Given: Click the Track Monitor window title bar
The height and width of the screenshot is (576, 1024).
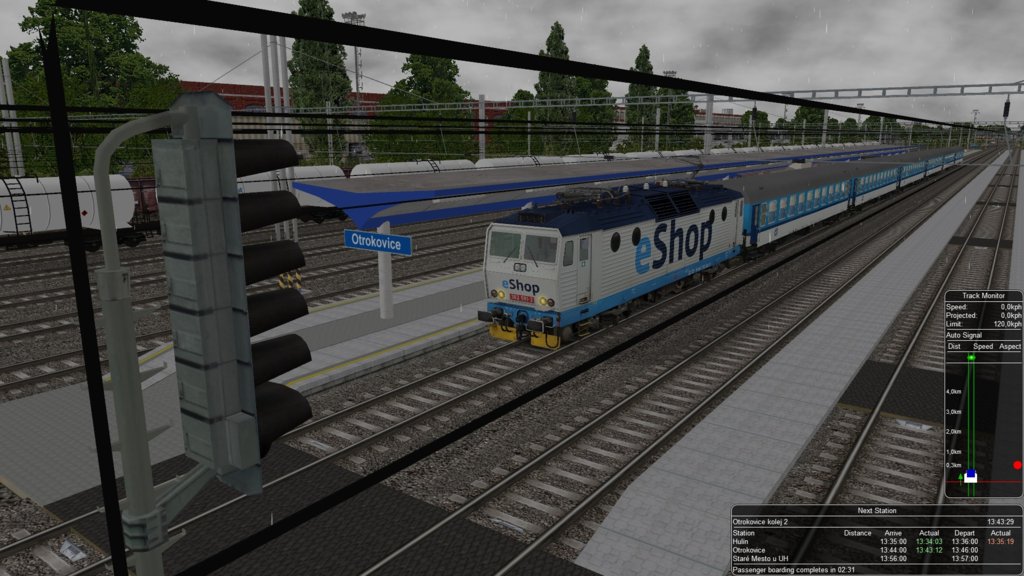Looking at the screenshot, I should tap(984, 296).
